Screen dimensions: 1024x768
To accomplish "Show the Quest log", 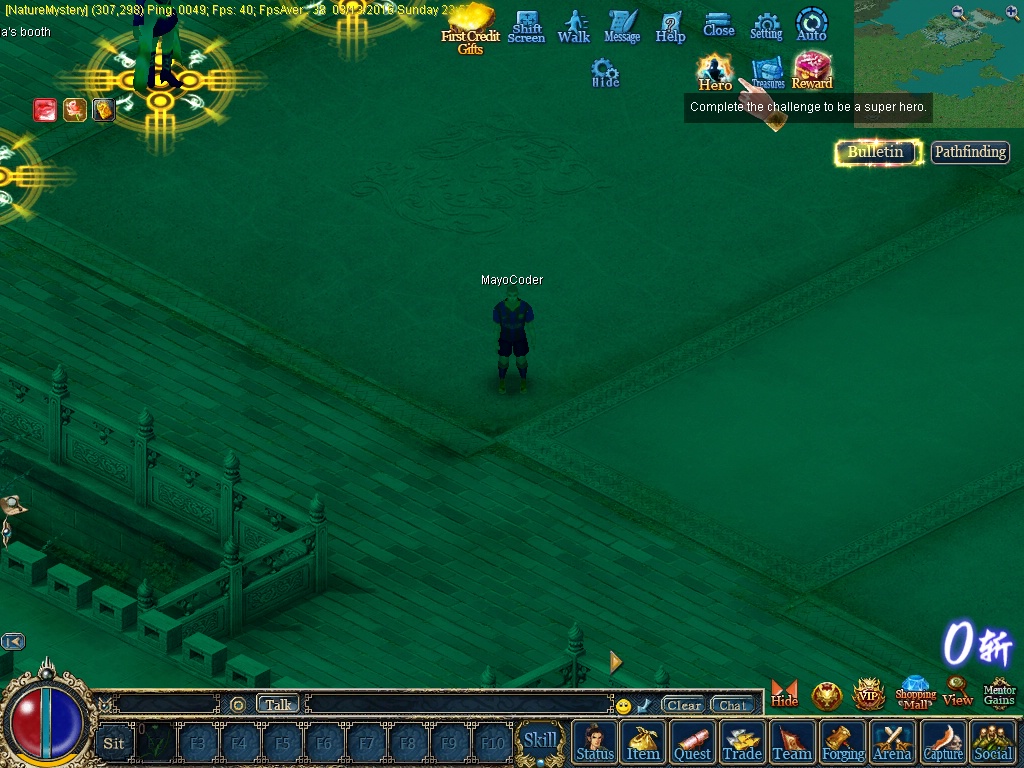I will (x=692, y=742).
